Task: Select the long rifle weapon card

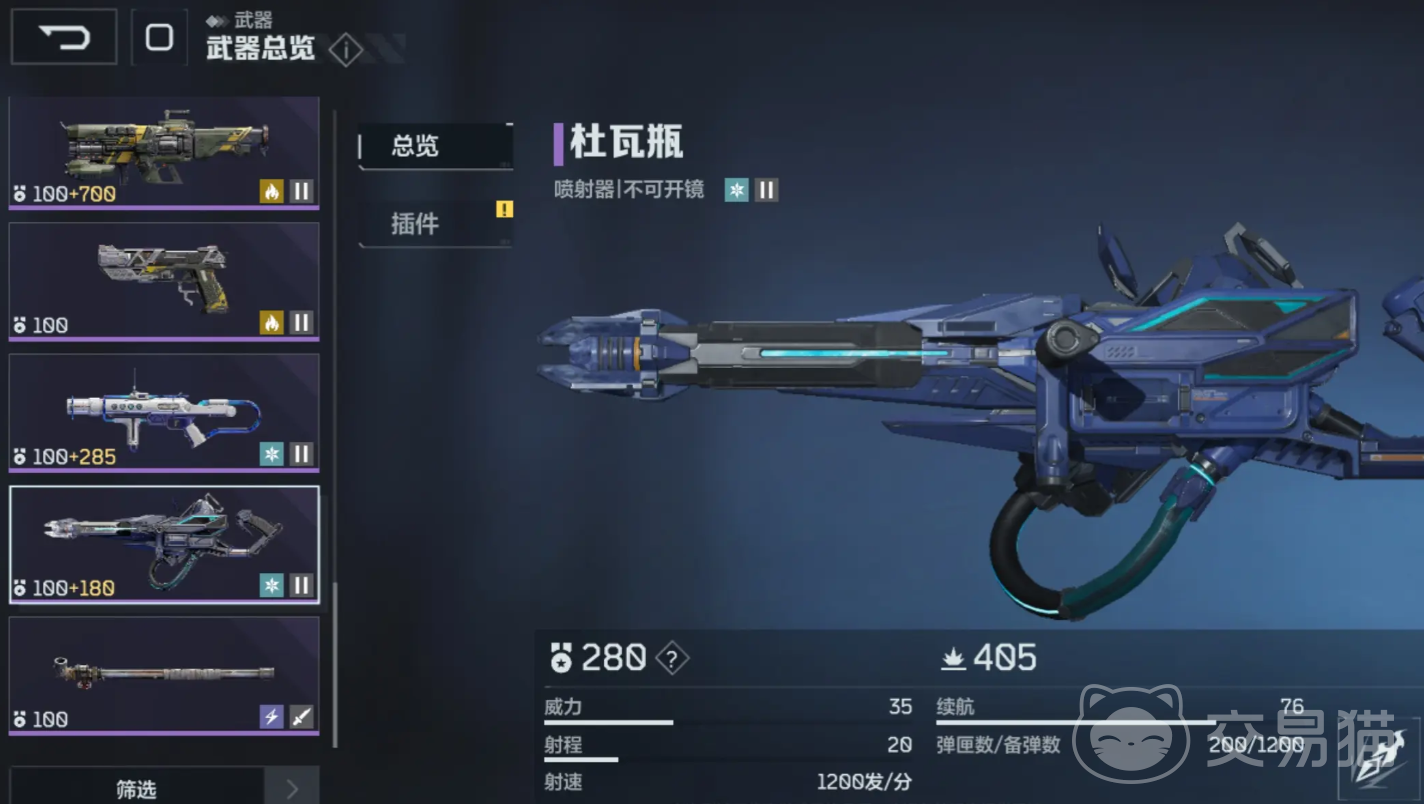Action: pyautogui.click(x=164, y=675)
